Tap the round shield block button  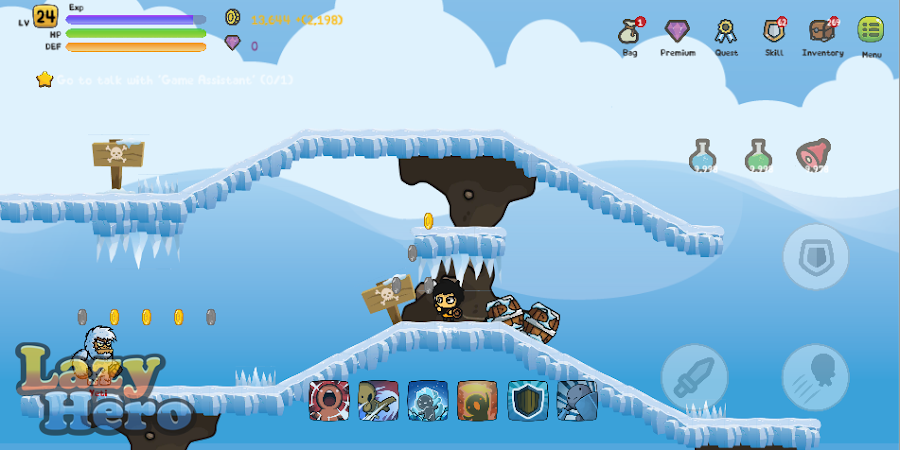pos(815,257)
